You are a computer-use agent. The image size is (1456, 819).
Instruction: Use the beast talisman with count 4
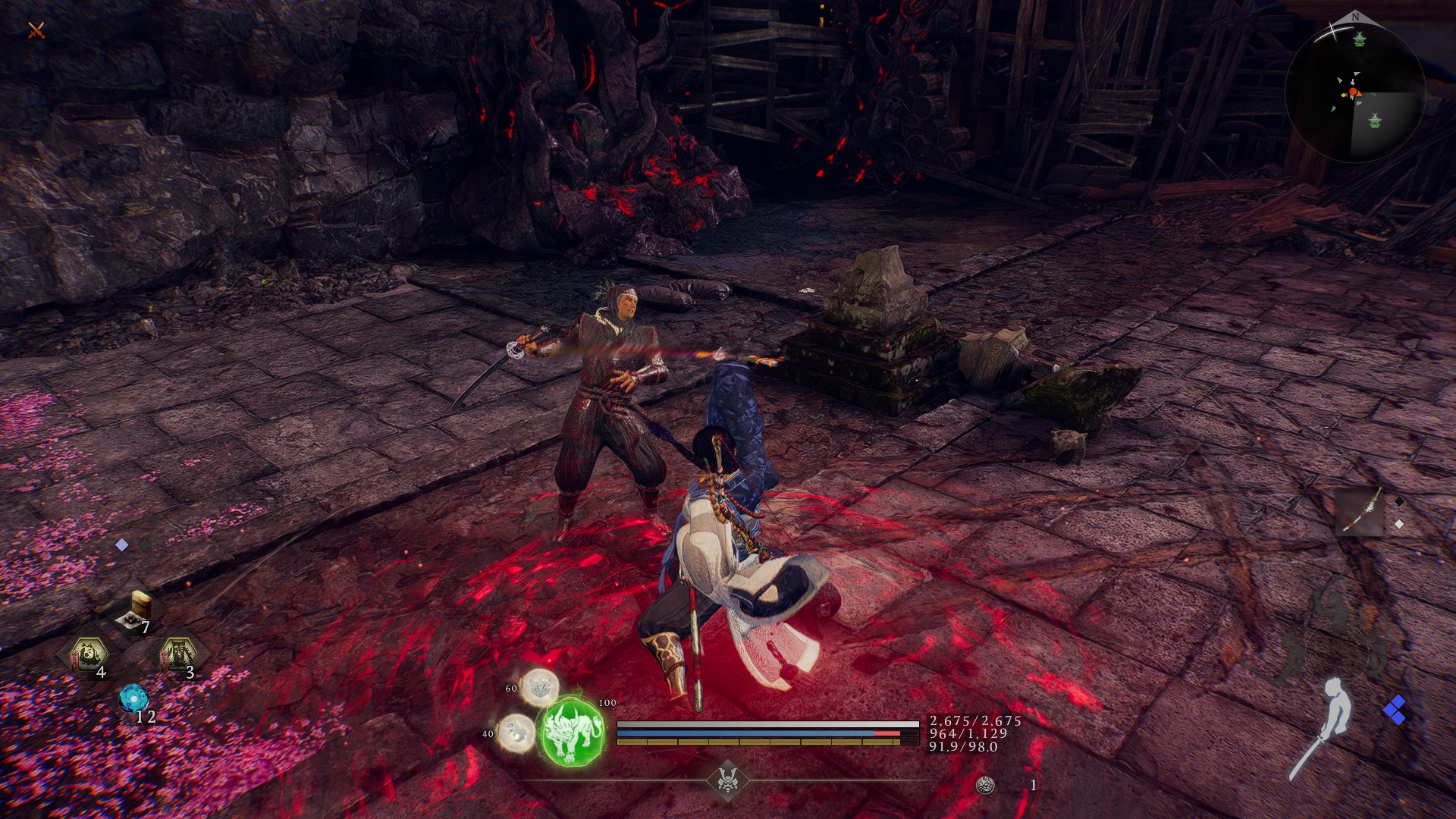pyautogui.click(x=89, y=654)
